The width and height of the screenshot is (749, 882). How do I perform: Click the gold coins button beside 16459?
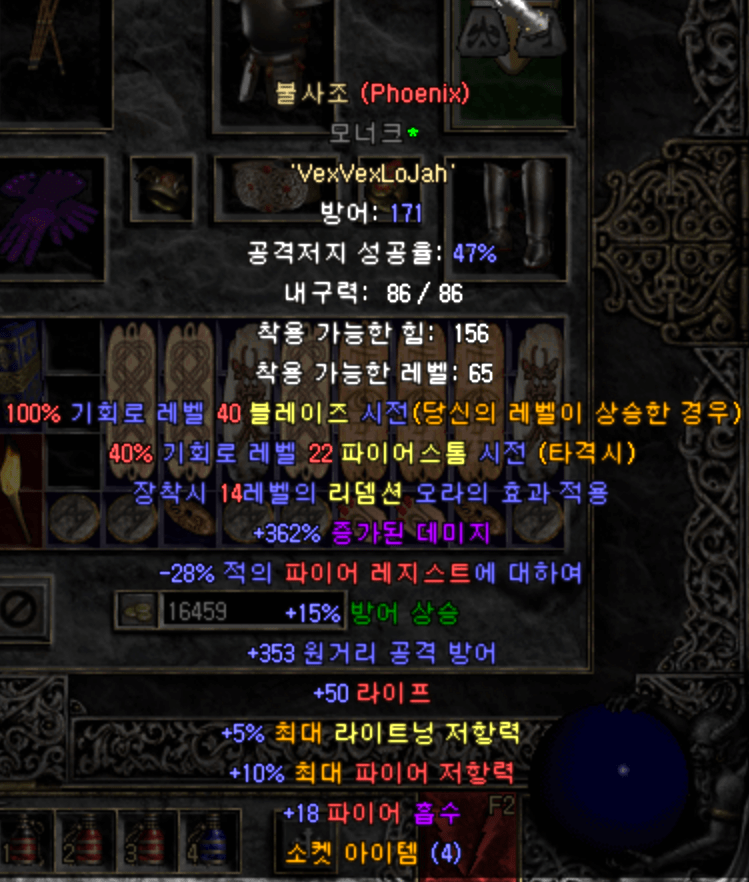pyautogui.click(x=137, y=611)
